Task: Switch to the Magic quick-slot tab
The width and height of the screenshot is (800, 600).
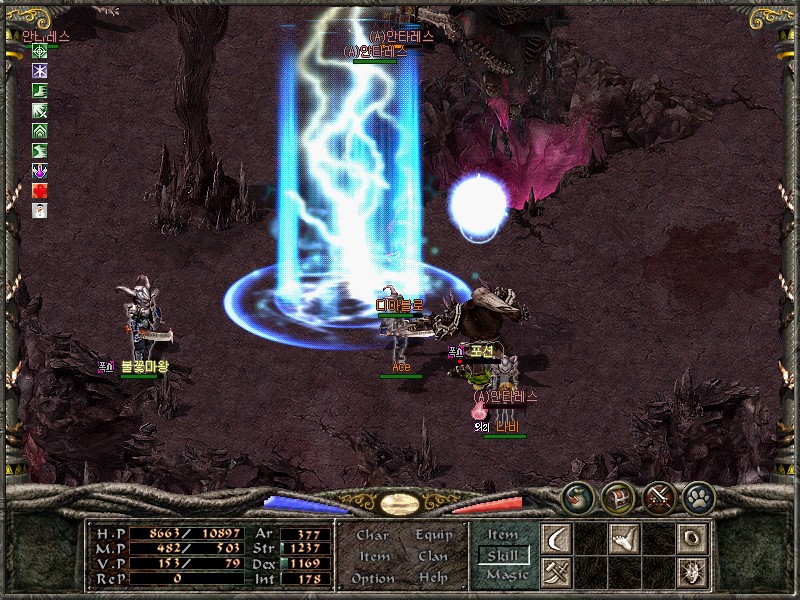Action: tap(504, 575)
